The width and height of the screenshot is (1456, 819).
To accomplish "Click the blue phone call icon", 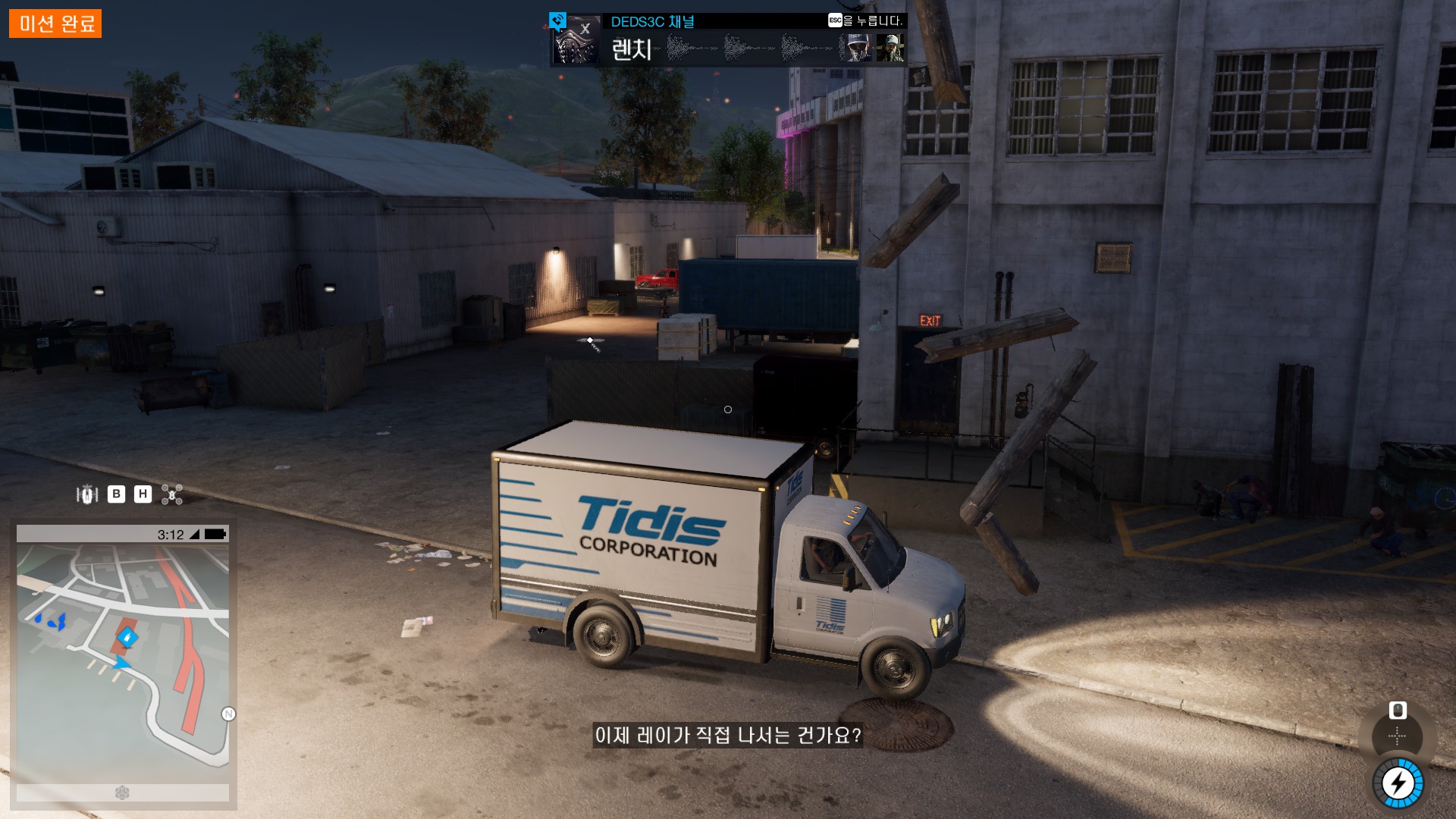I will coord(558,20).
